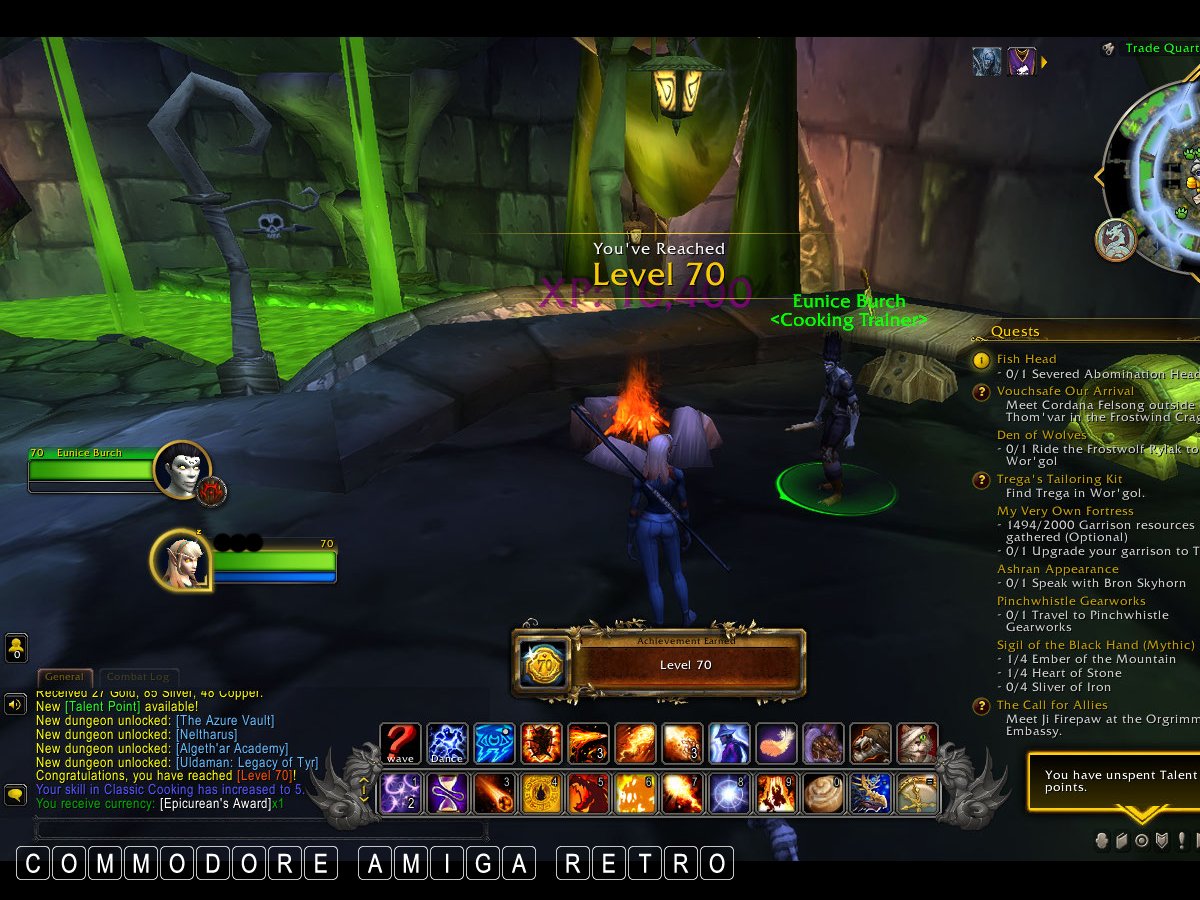Click the Level 70 achievement earned banner
The image size is (1200, 900).
659,664
